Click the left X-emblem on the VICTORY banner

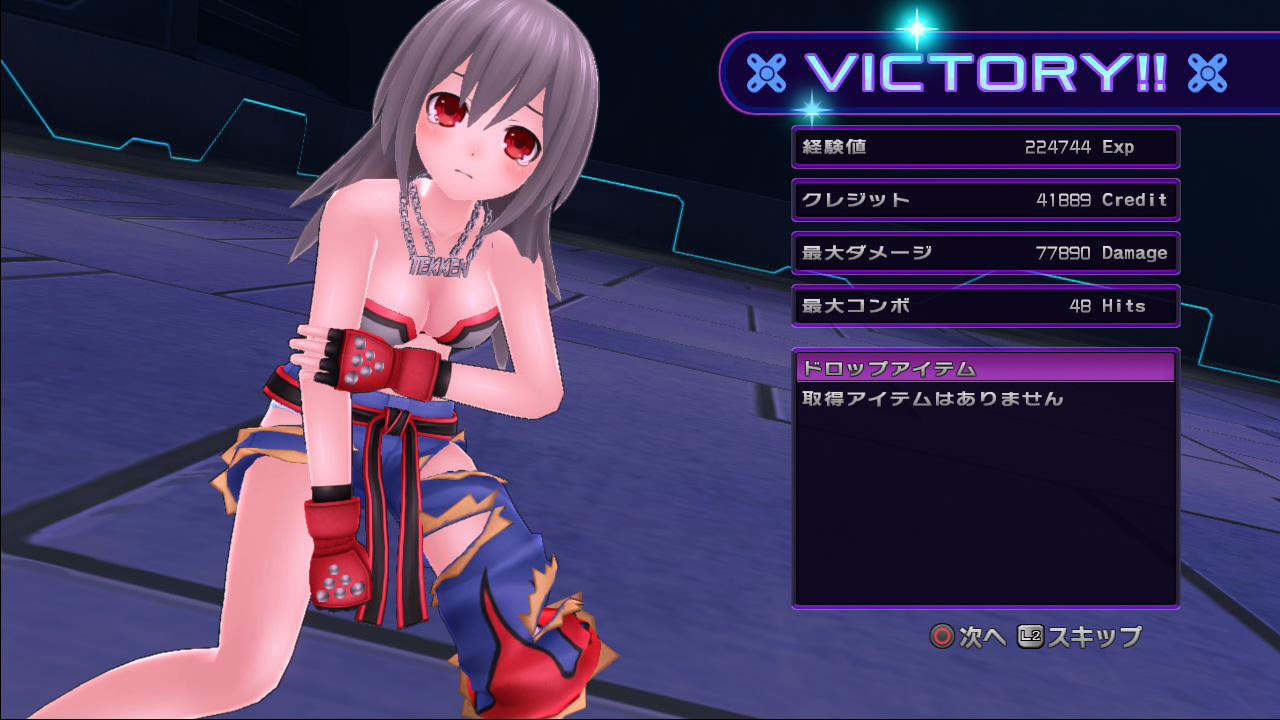tap(766, 70)
